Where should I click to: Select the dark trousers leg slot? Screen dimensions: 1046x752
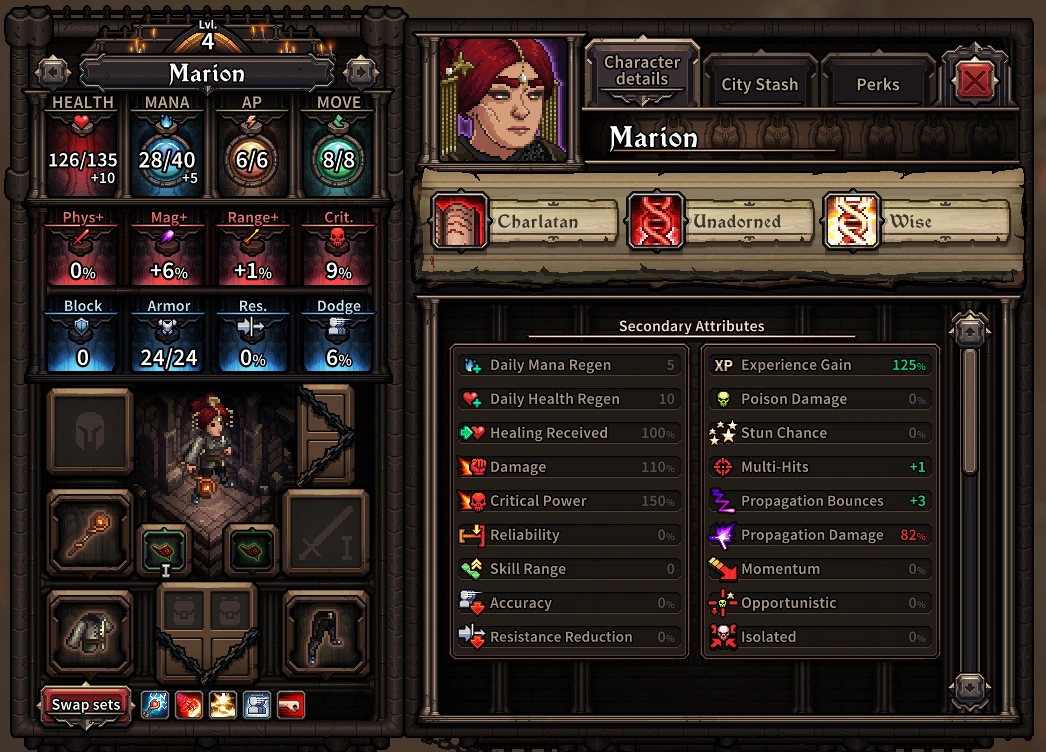tap(326, 632)
